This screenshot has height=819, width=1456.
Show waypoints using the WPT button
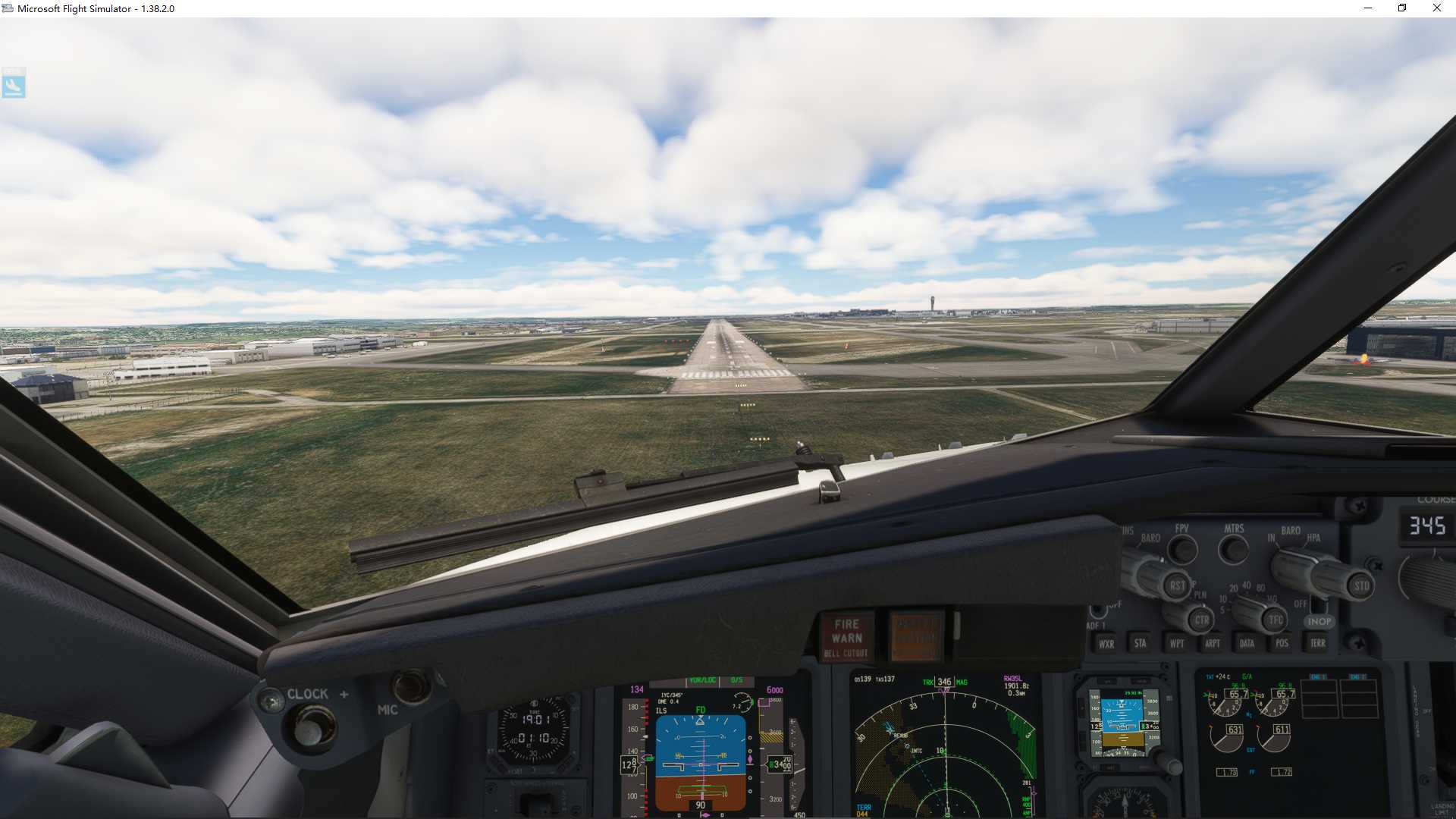tap(1177, 643)
